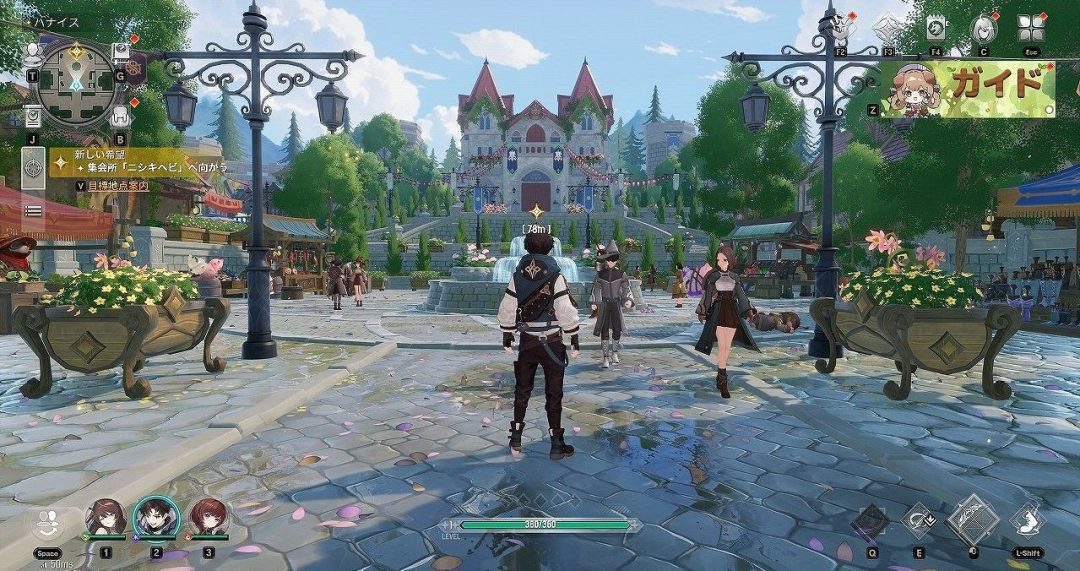
Task: Click the 目標地点案内 navigation link
Action: click(x=118, y=186)
